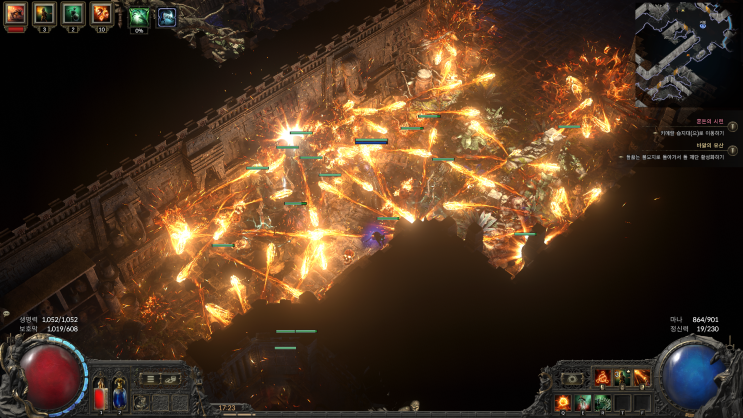Open the menu via the three-line button
Screen dimensions: 743x418
pos(151,379)
